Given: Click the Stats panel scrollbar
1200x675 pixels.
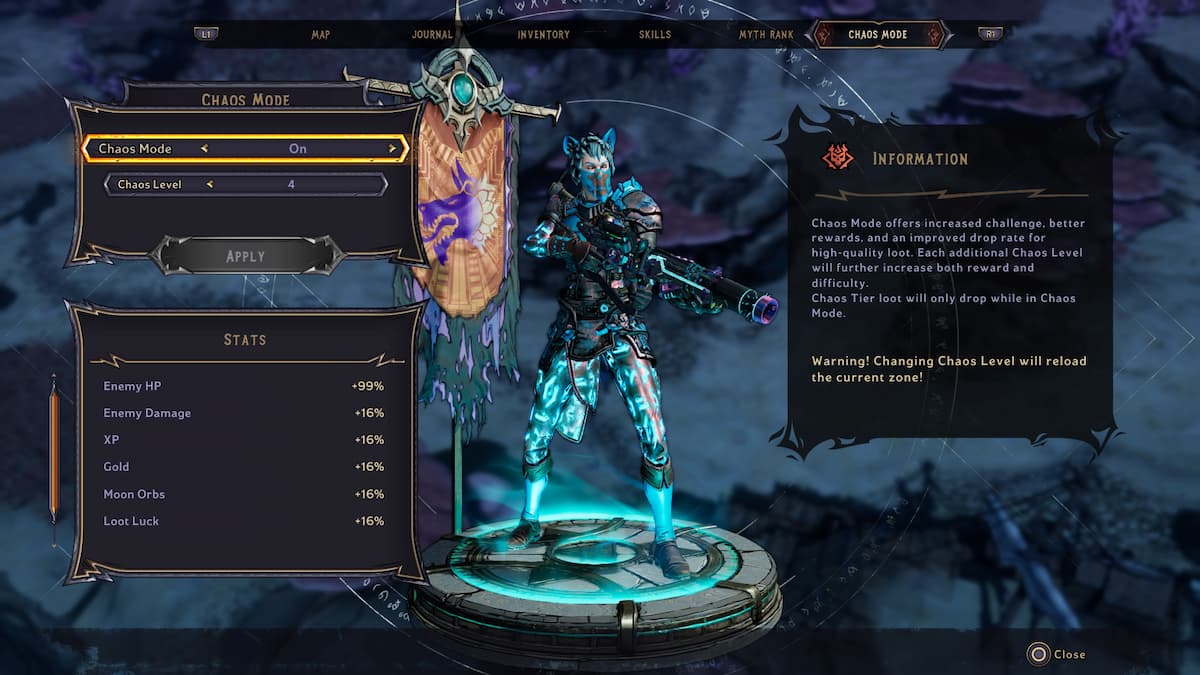Looking at the screenshot, I should pos(54,455).
